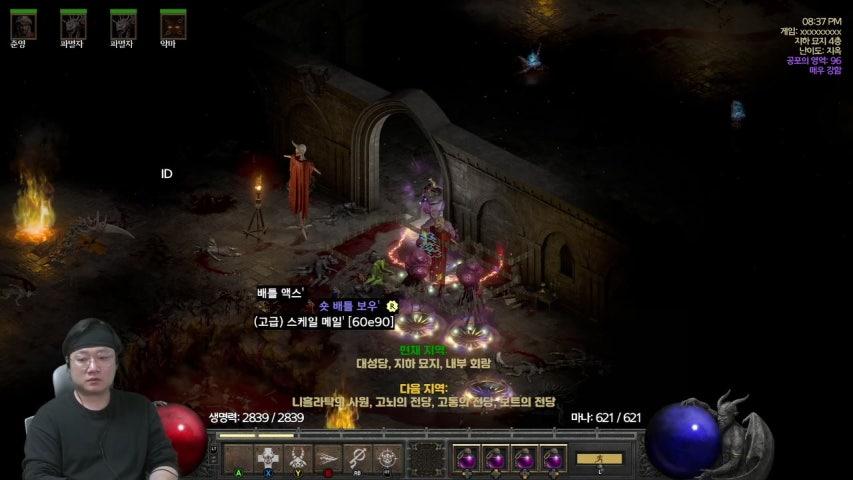Activate the looped curse symbol skill
Viewport: 853px width, 480px height.
coord(358,458)
